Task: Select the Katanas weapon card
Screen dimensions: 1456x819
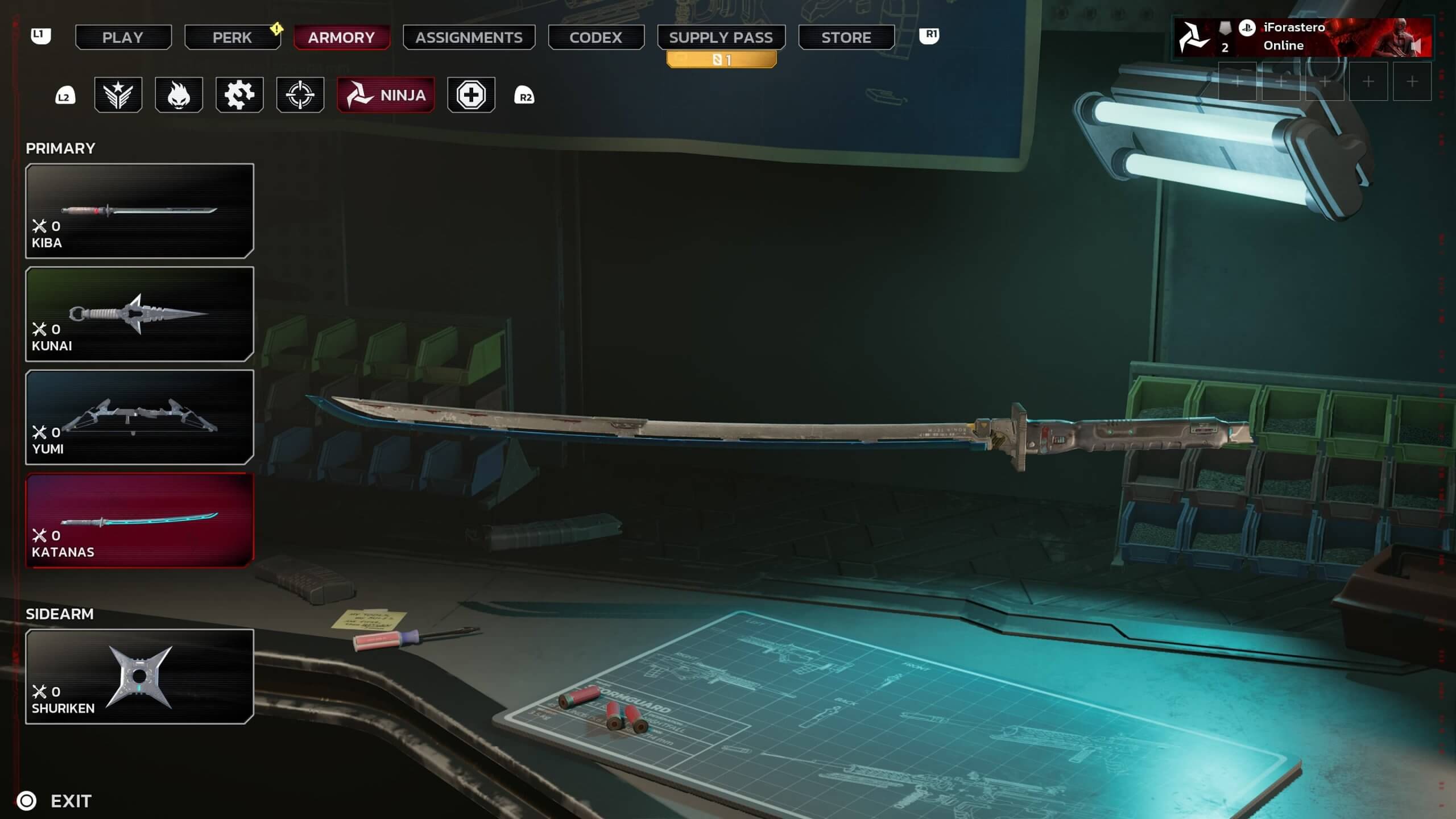Action: coord(139,520)
